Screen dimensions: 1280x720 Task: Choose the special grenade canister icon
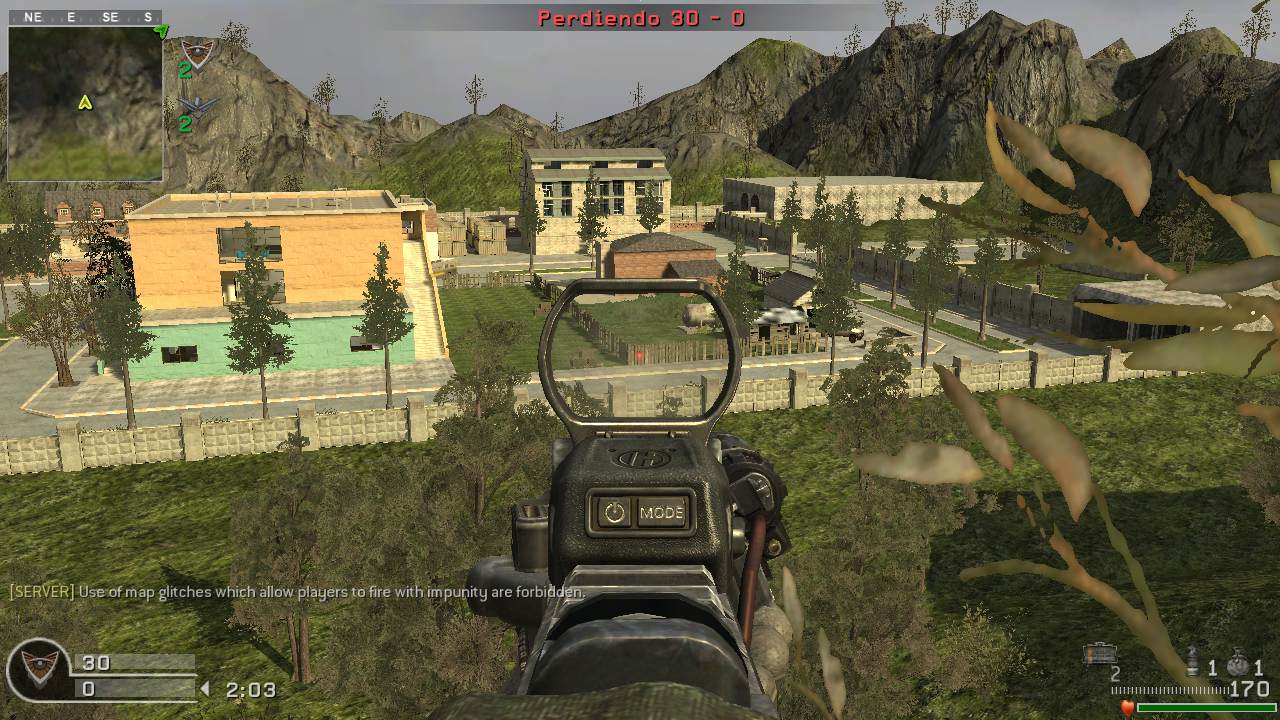(x=1191, y=661)
